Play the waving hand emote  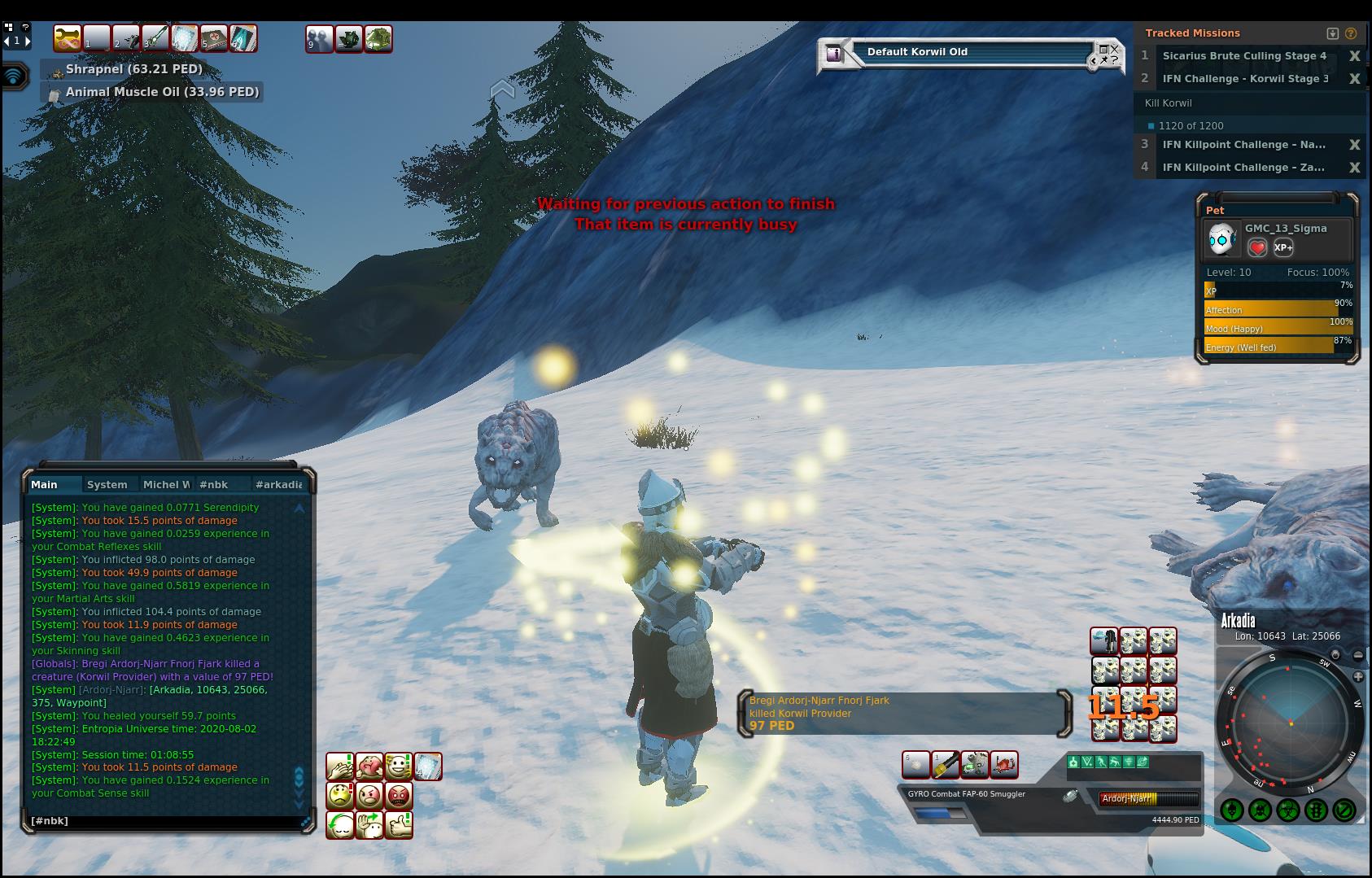click(x=369, y=825)
